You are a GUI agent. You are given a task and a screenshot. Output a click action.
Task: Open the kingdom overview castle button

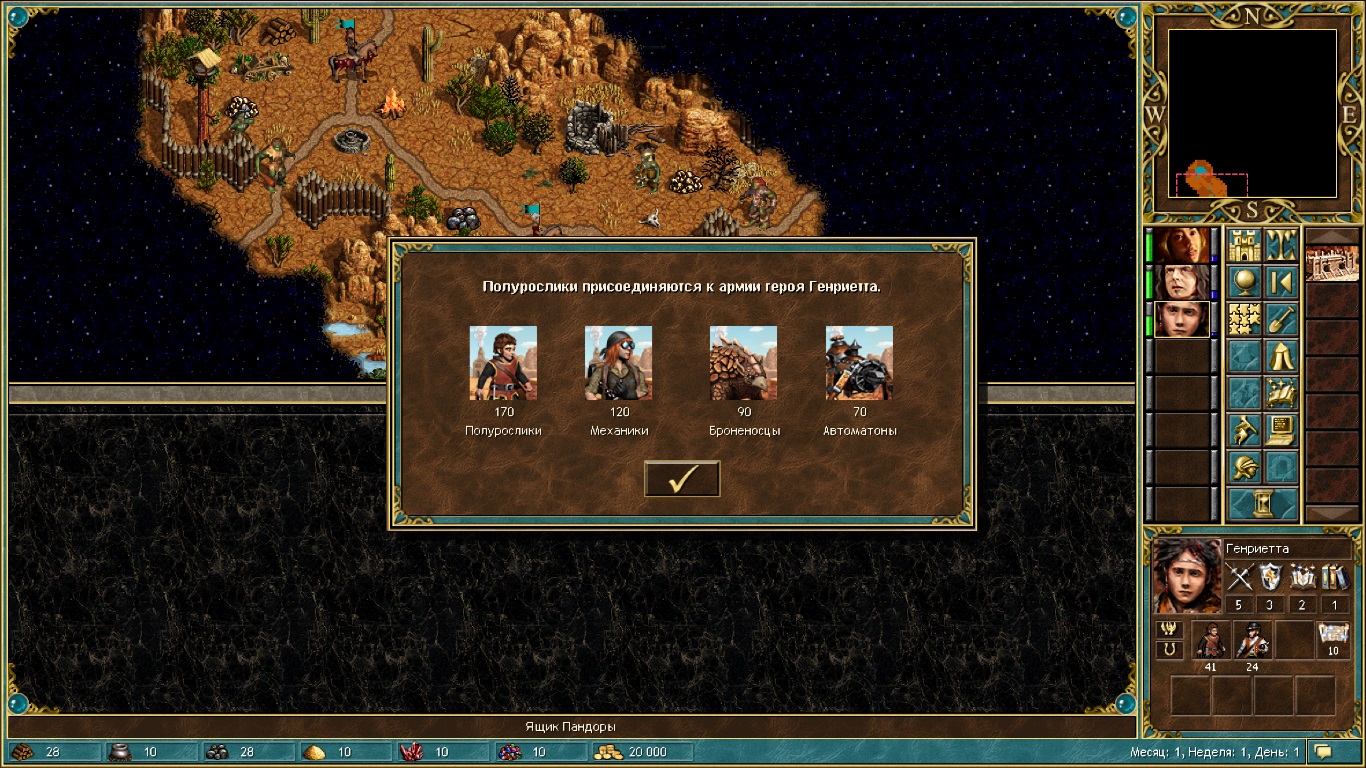[x=1244, y=245]
